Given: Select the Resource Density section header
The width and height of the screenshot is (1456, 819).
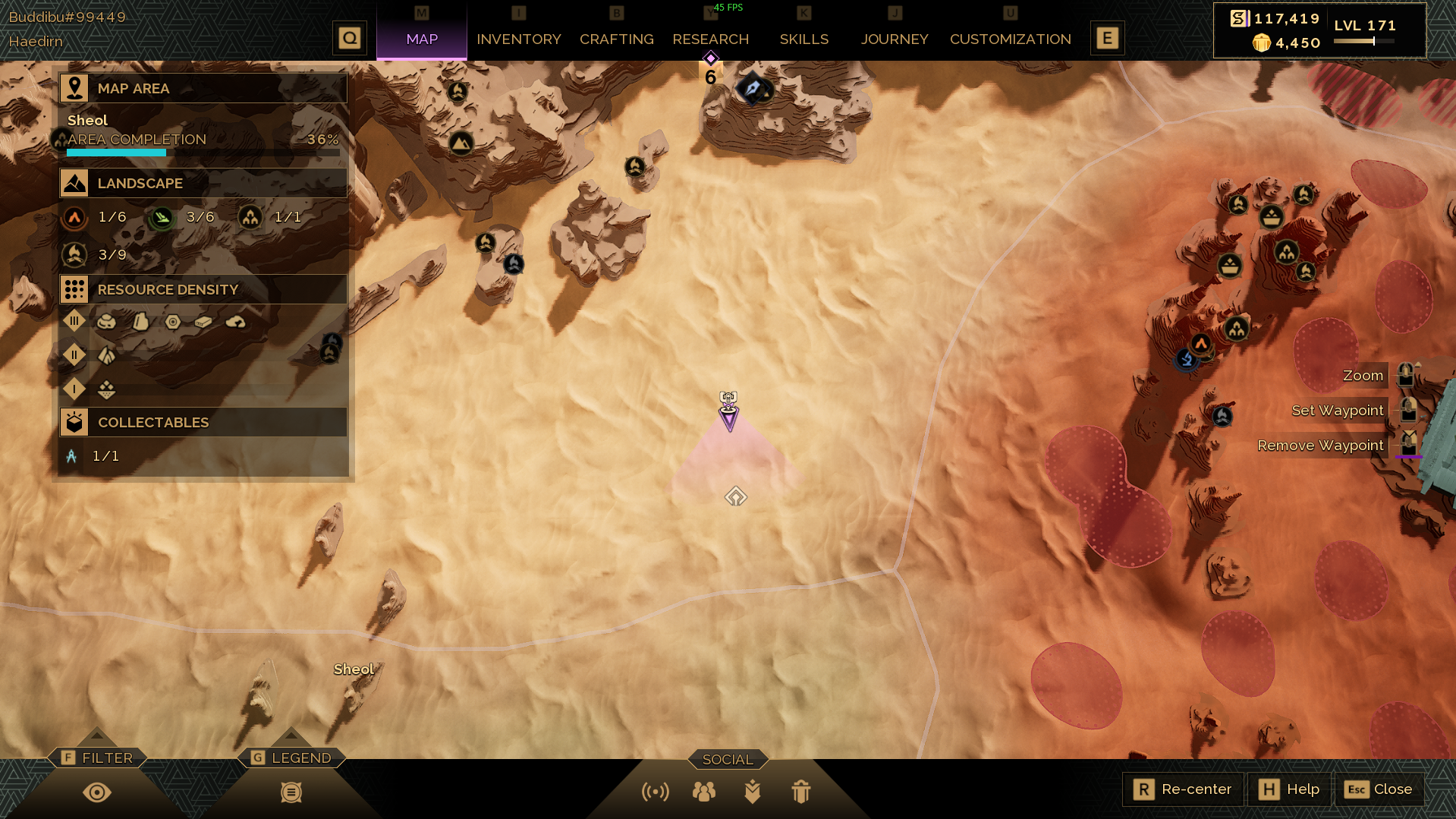Looking at the screenshot, I should [203, 289].
